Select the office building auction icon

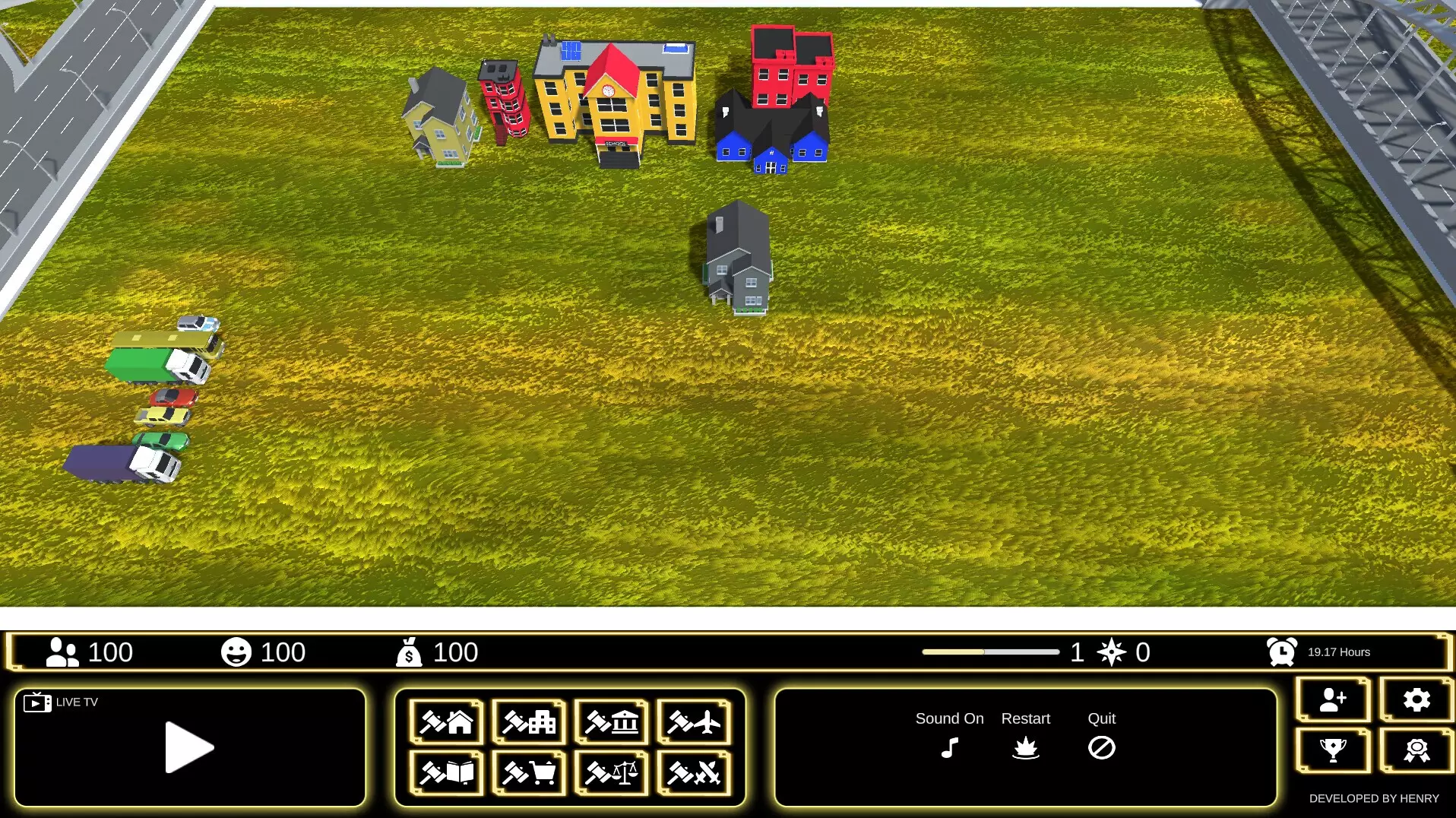[x=528, y=722]
